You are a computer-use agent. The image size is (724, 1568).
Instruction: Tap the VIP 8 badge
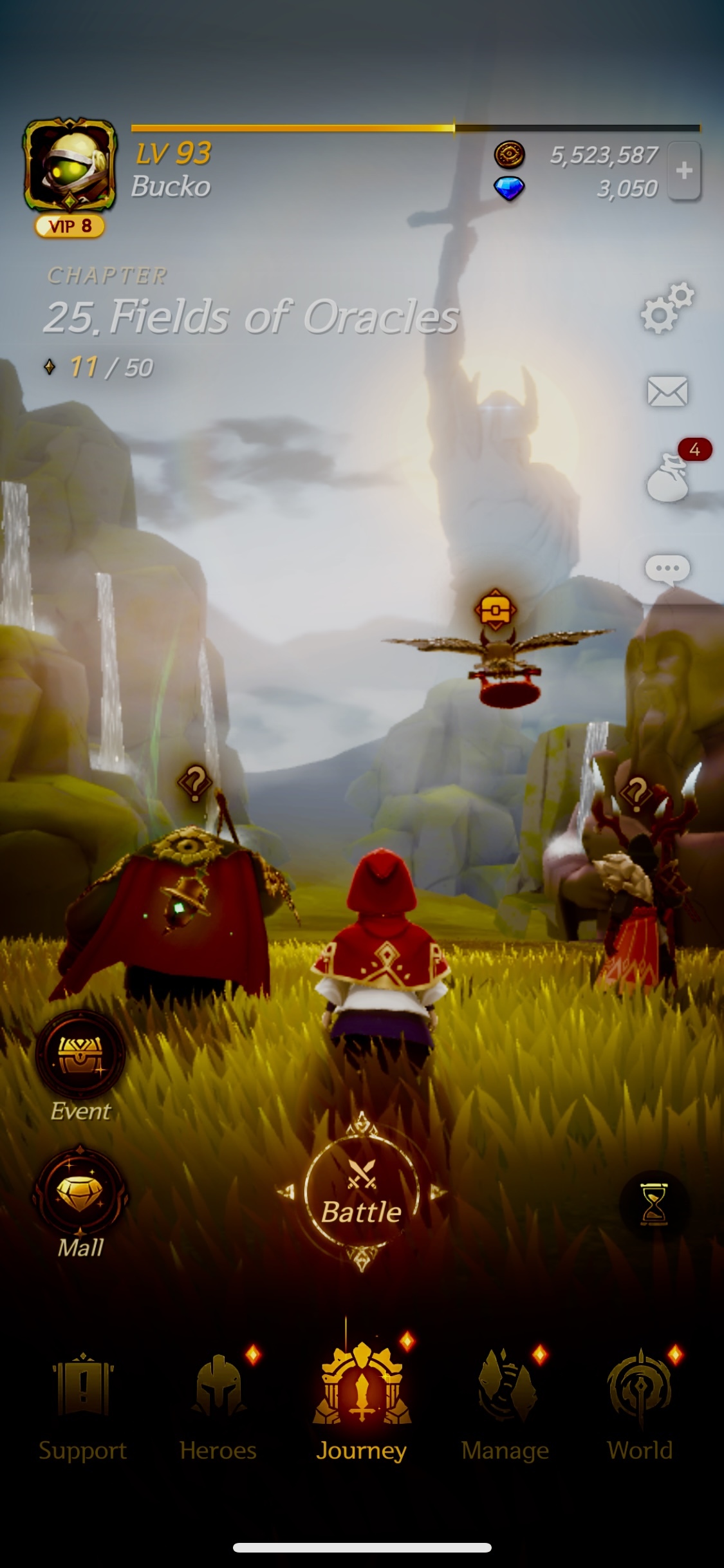tap(70, 227)
